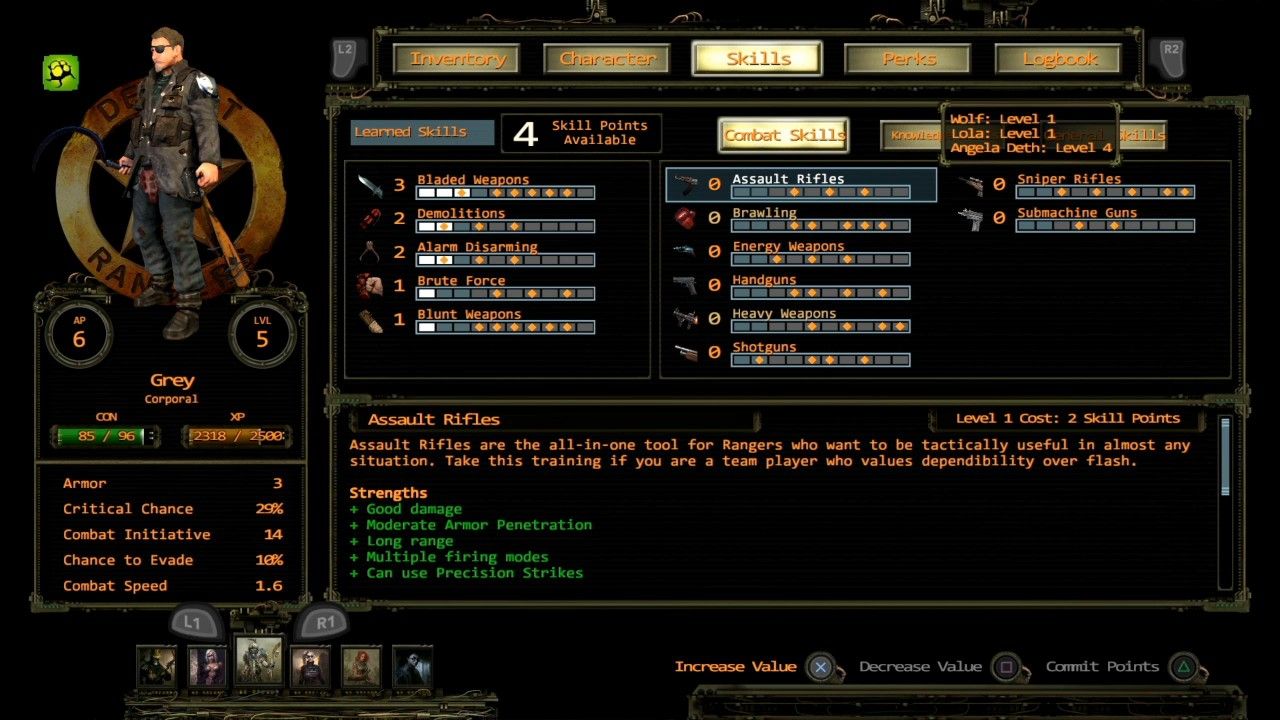Image resolution: width=1280 pixels, height=720 pixels.
Task: Select the Submachine Guns icon
Action: pyautogui.click(x=972, y=220)
